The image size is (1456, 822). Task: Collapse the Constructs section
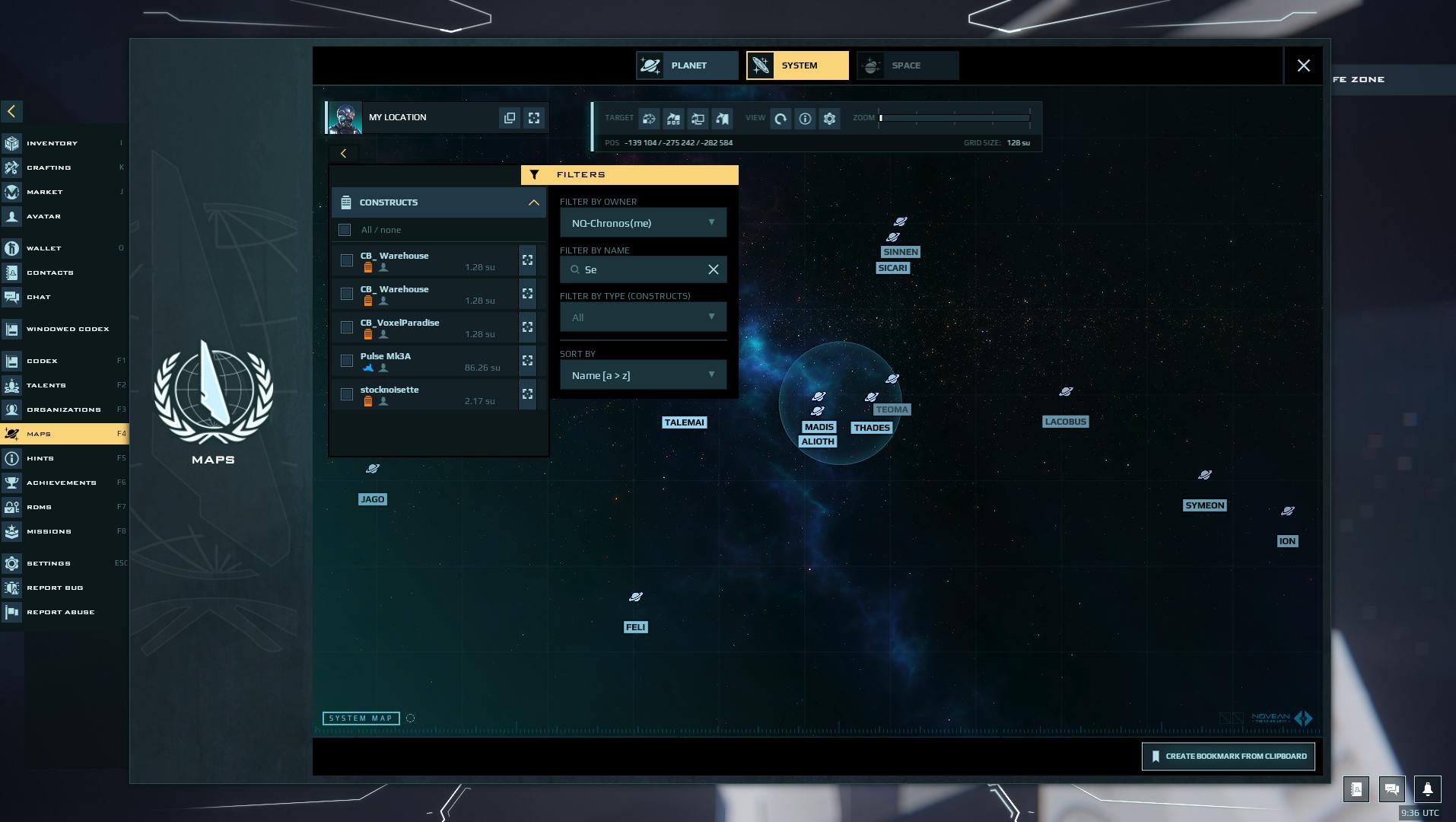[x=533, y=202]
